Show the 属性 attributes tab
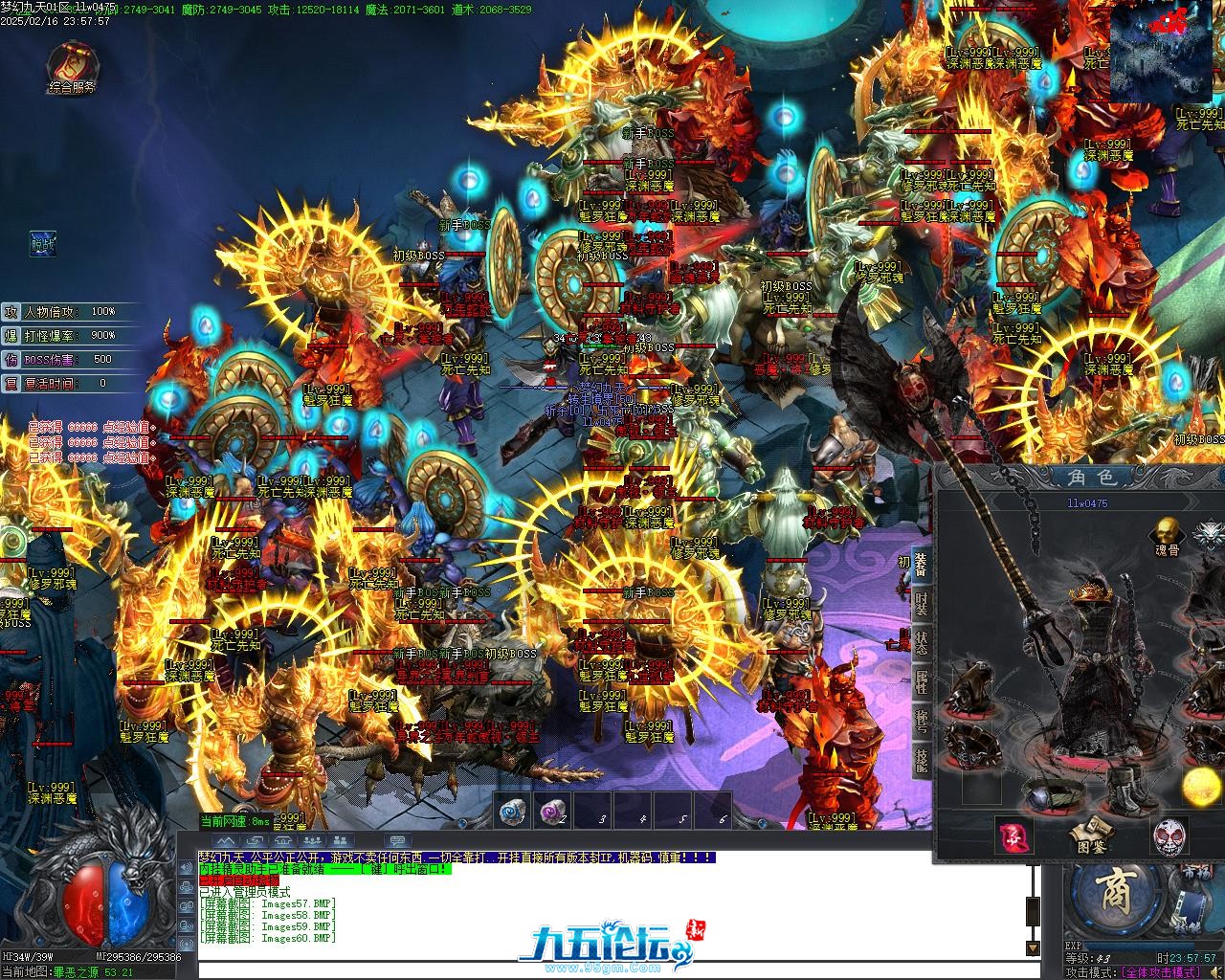Viewport: 1225px width, 980px height. tap(921, 682)
